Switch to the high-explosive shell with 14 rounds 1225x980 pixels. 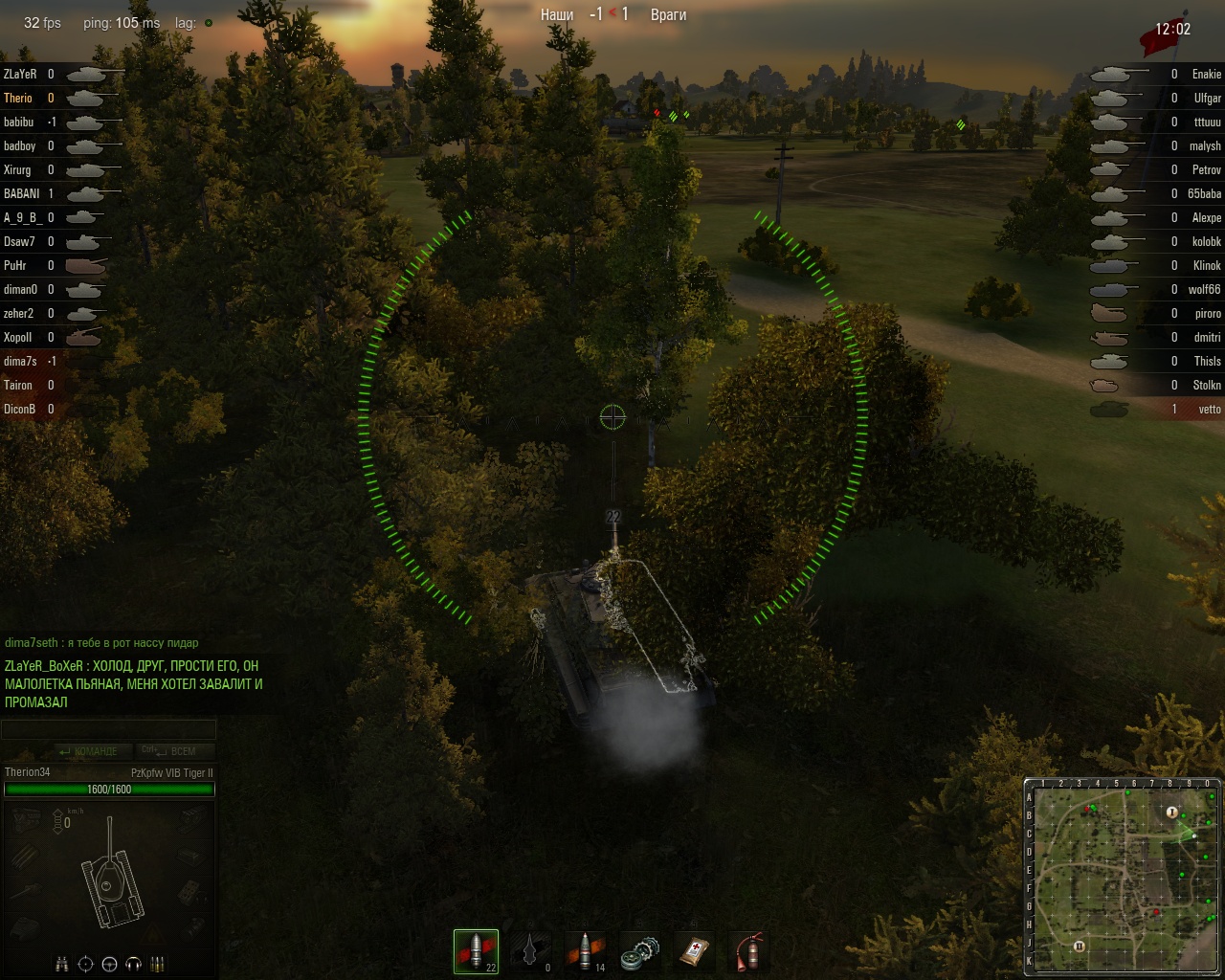tap(585, 950)
